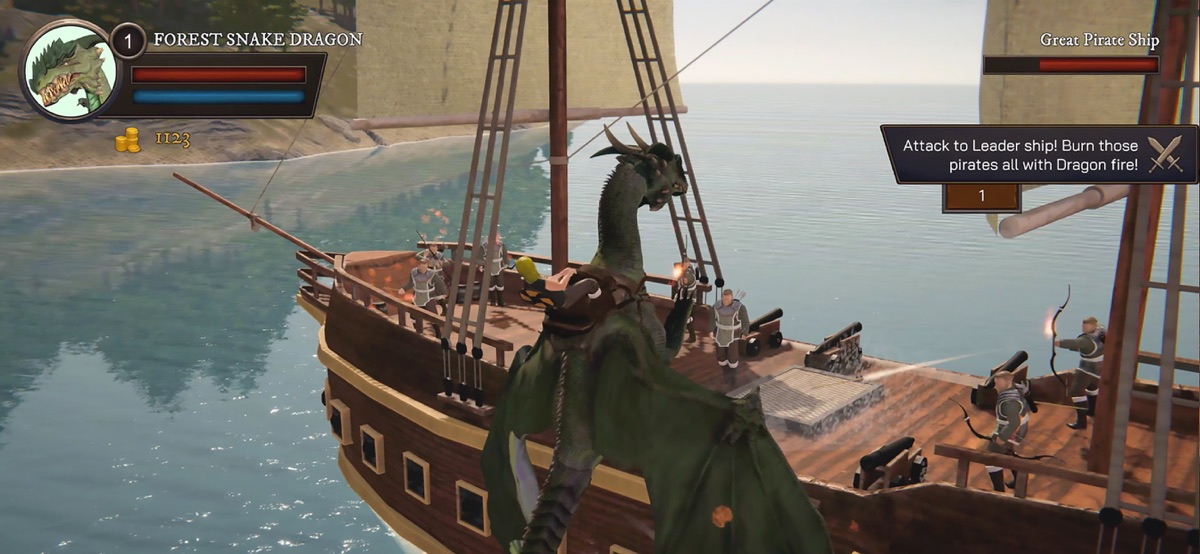Select the gold coins stack icon
Viewport: 1200px width, 554px height.
pos(127,139)
